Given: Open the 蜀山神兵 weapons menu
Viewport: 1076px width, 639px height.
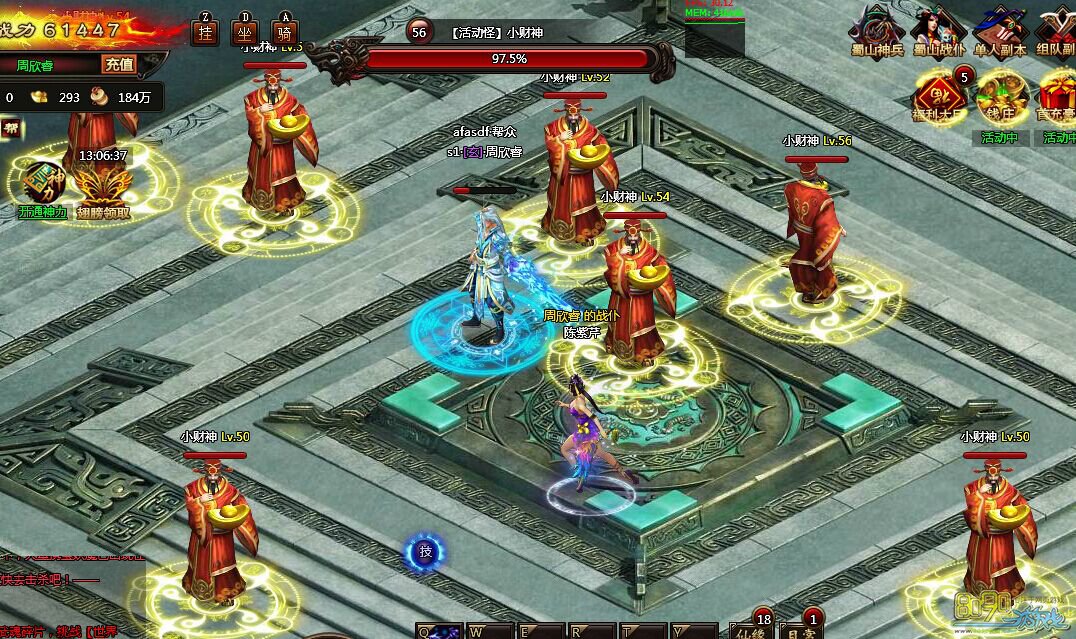Looking at the screenshot, I should point(877,32).
